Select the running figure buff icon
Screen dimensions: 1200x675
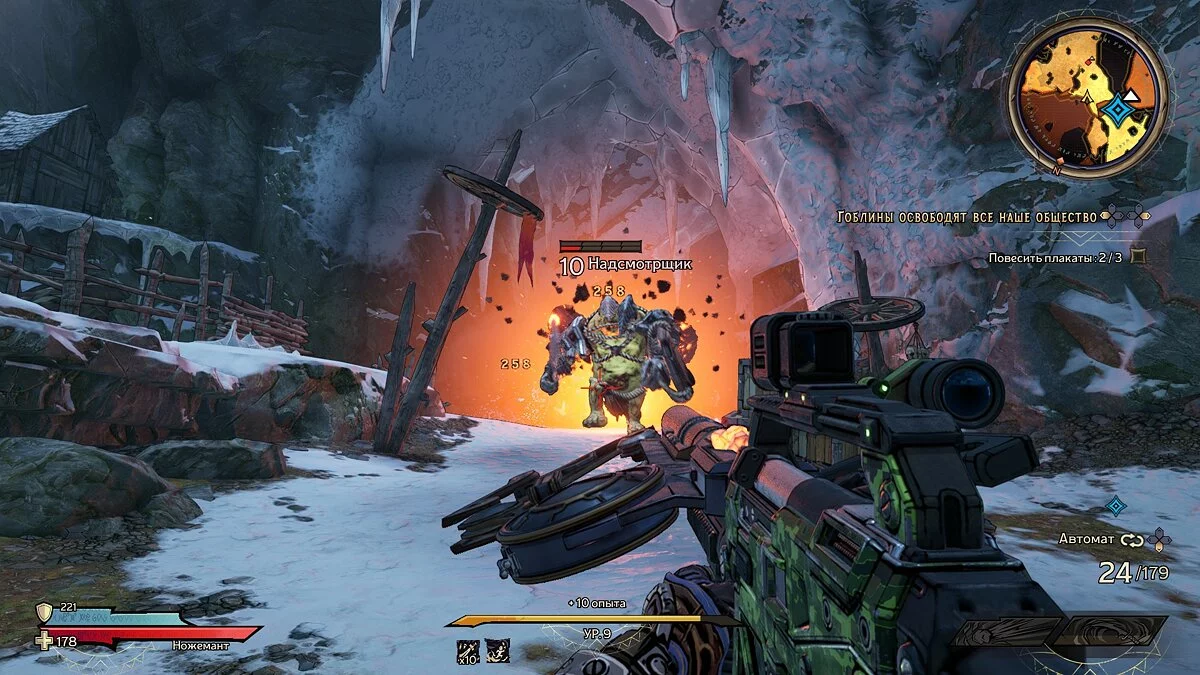click(x=497, y=651)
